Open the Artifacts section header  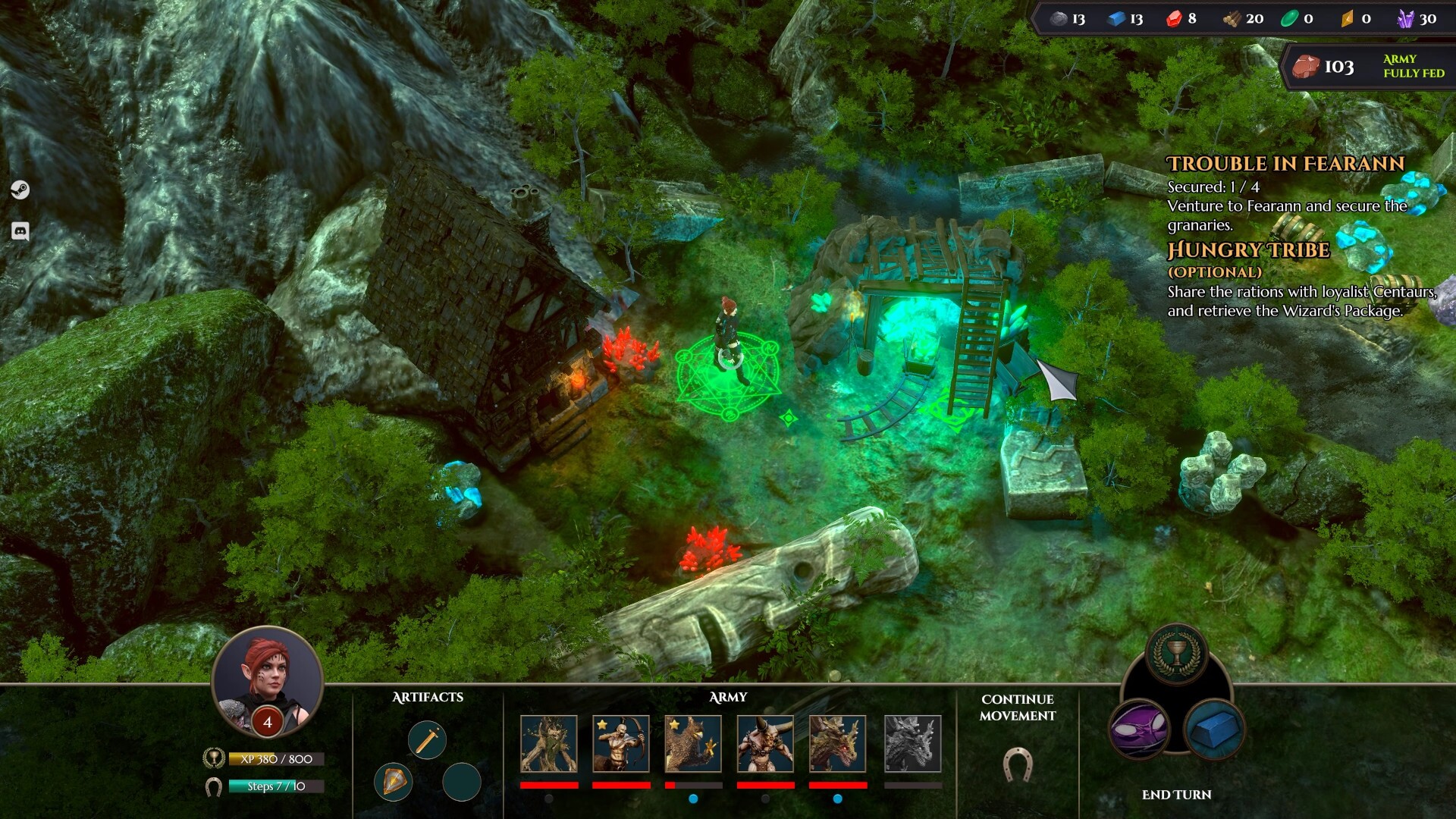tap(428, 696)
